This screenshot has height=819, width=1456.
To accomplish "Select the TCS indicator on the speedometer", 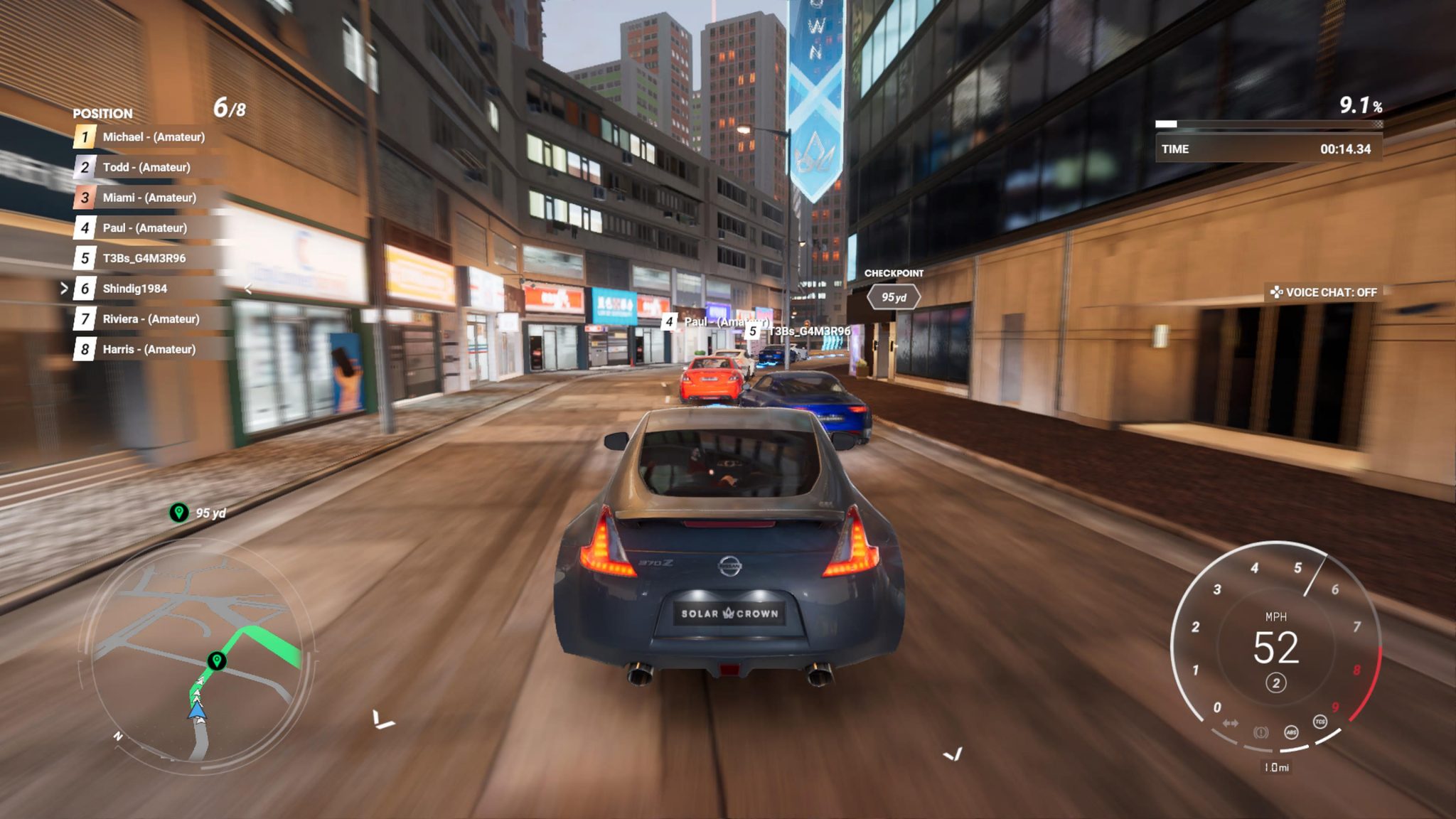I will [x=1320, y=722].
